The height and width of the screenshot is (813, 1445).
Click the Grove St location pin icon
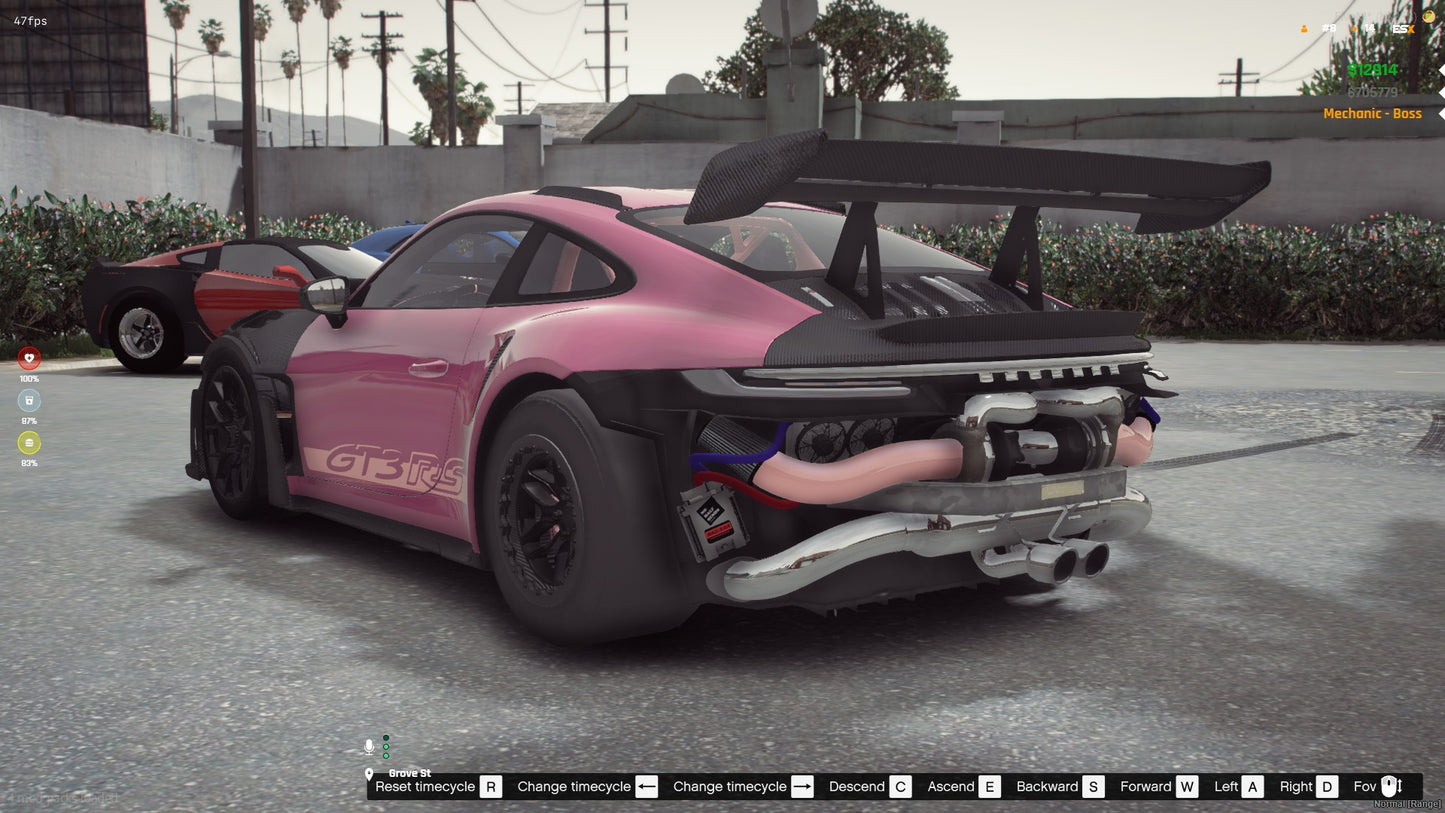point(371,773)
